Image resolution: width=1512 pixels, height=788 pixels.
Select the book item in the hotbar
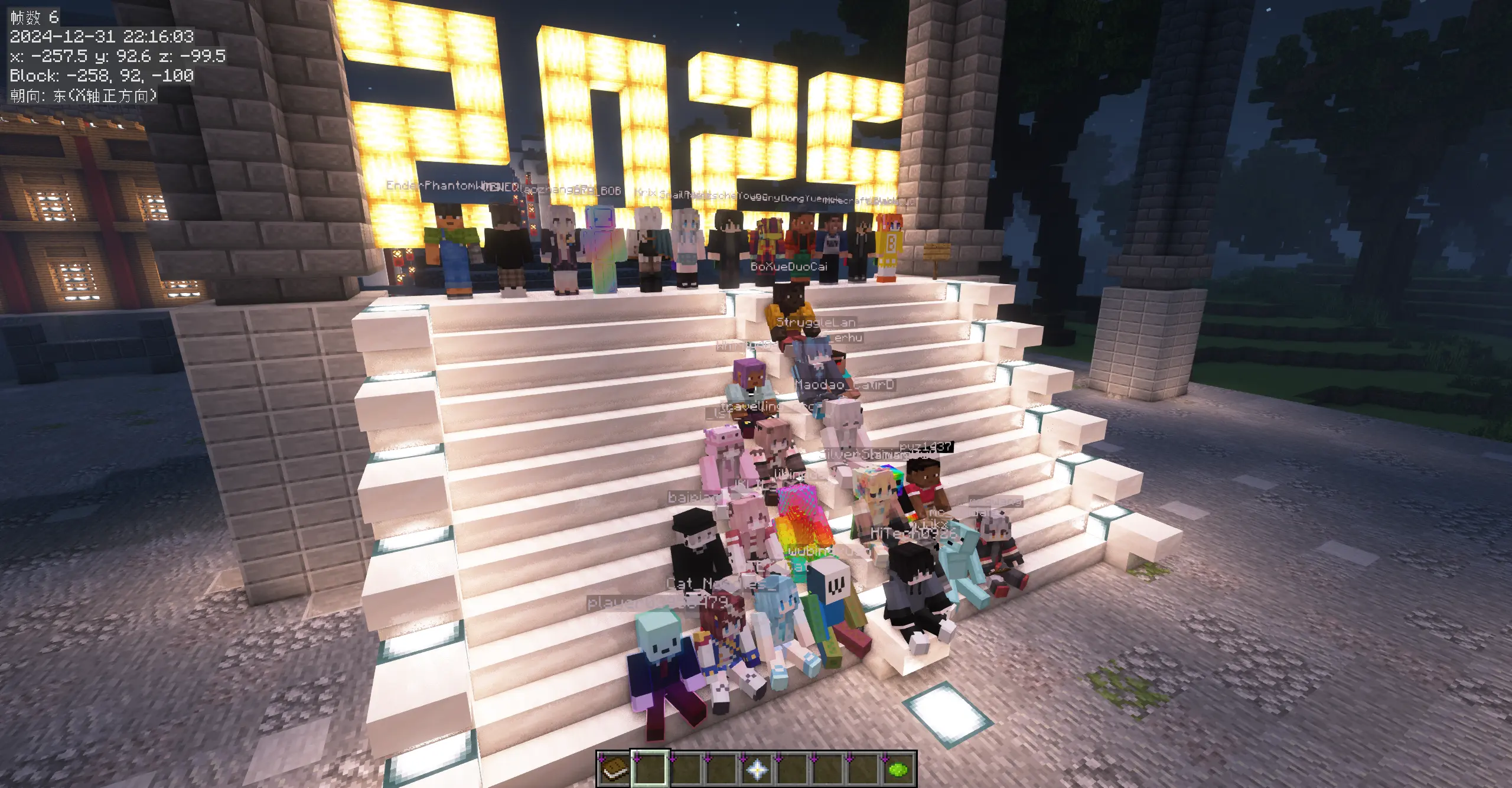pos(614,769)
